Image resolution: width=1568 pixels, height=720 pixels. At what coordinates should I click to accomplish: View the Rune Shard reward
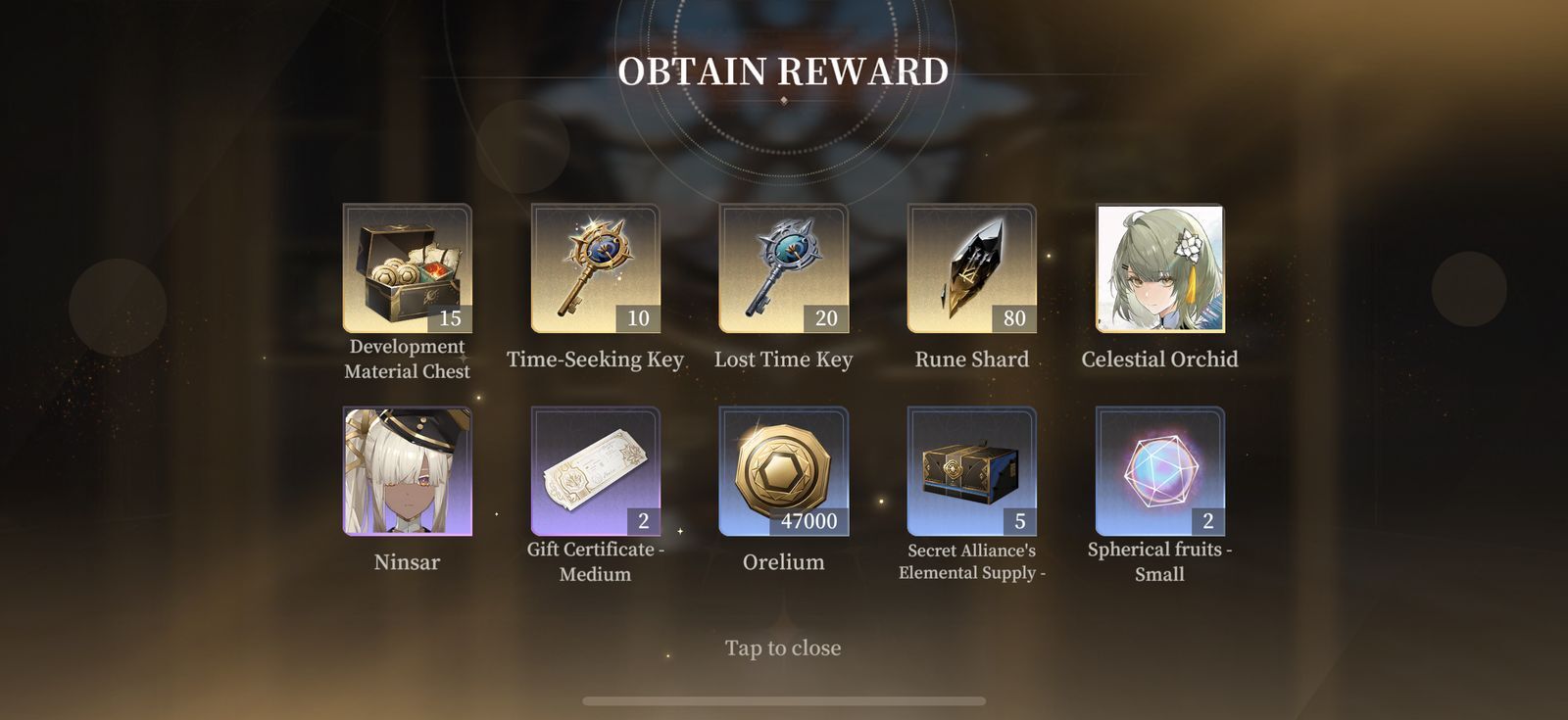pos(971,268)
